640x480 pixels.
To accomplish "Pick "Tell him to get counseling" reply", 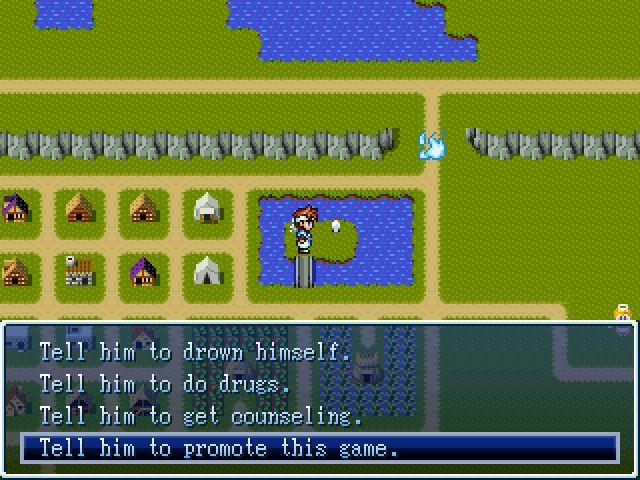I will pyautogui.click(x=200, y=416).
